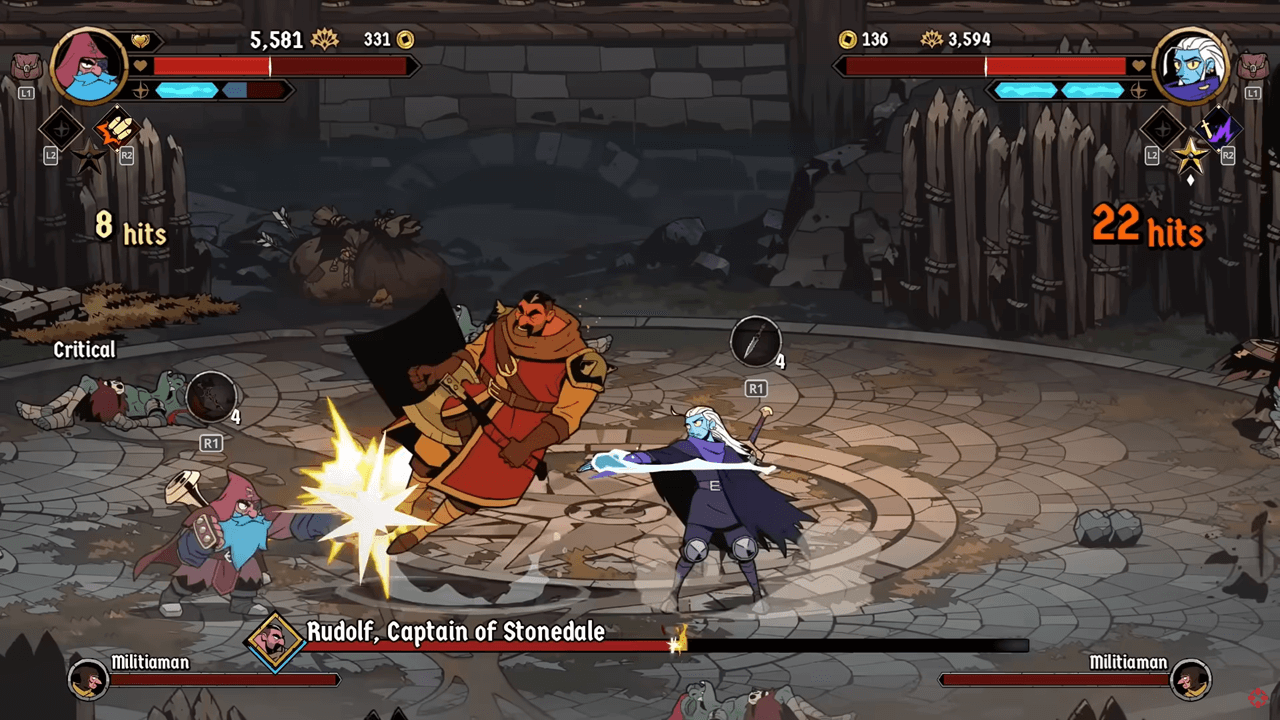
Task: Use the dark bomb item bubble
Action: tap(210, 396)
